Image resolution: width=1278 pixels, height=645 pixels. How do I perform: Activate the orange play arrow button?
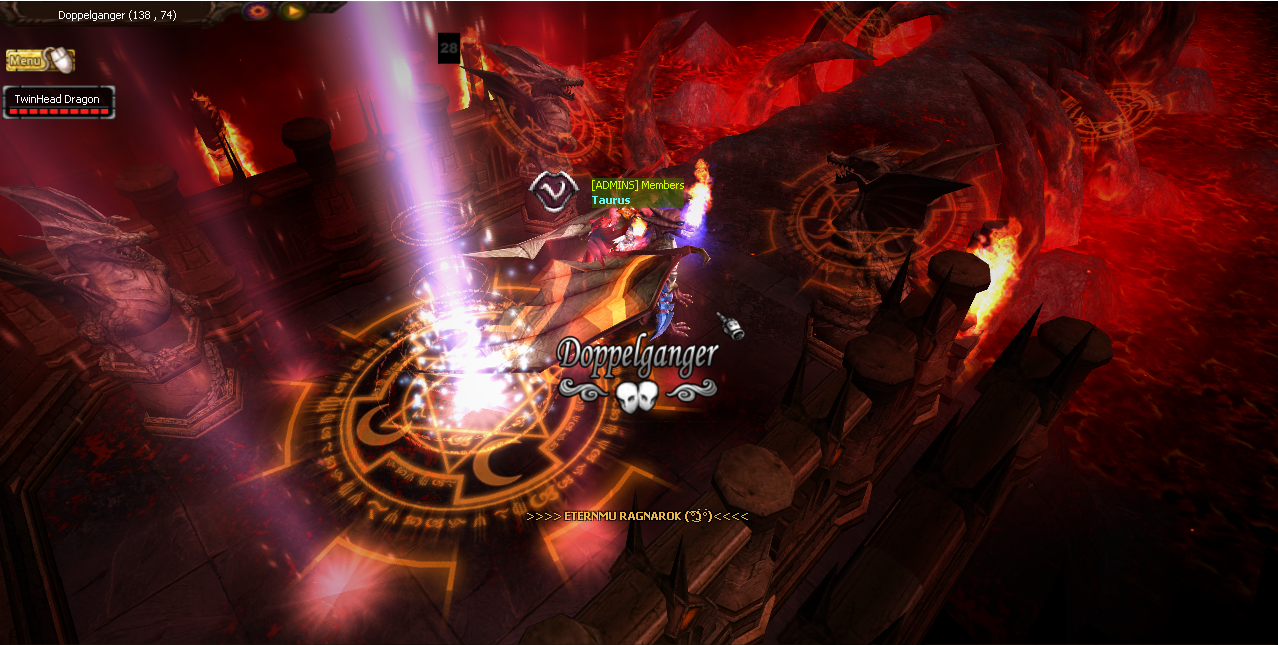coord(292,12)
